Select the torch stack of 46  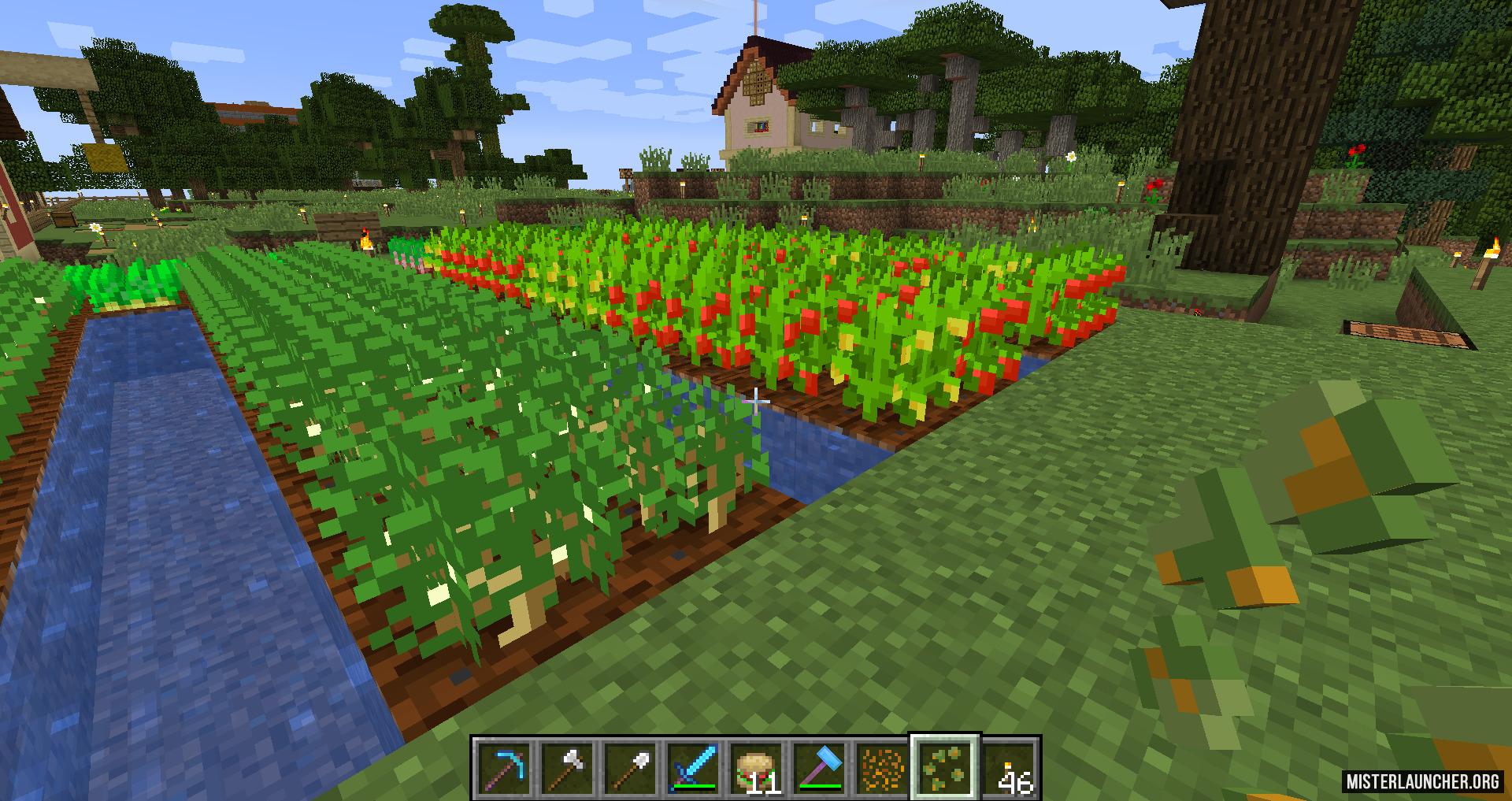point(1009,766)
